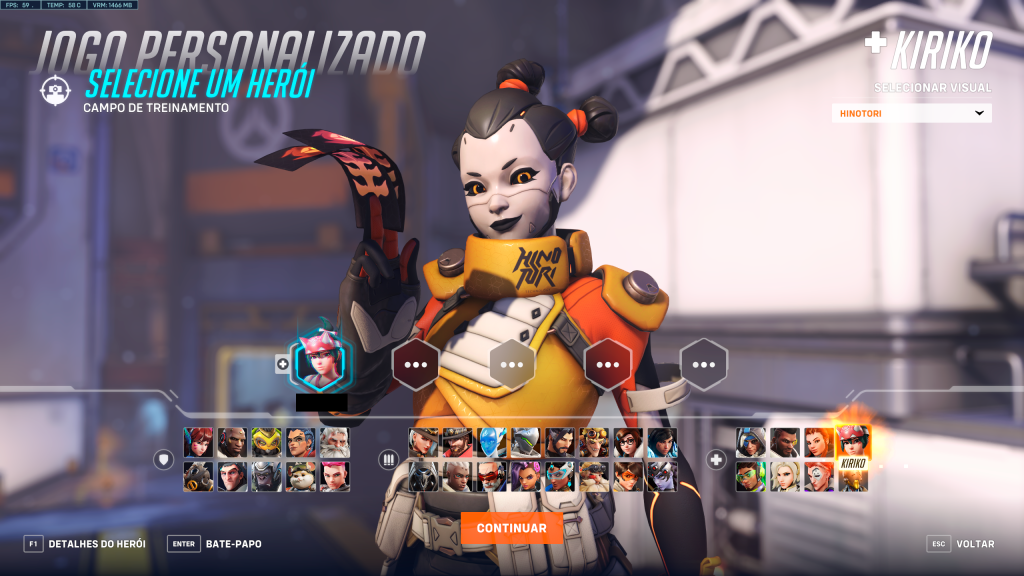Pick Wrecking Ball the hamster portrait

(301, 476)
